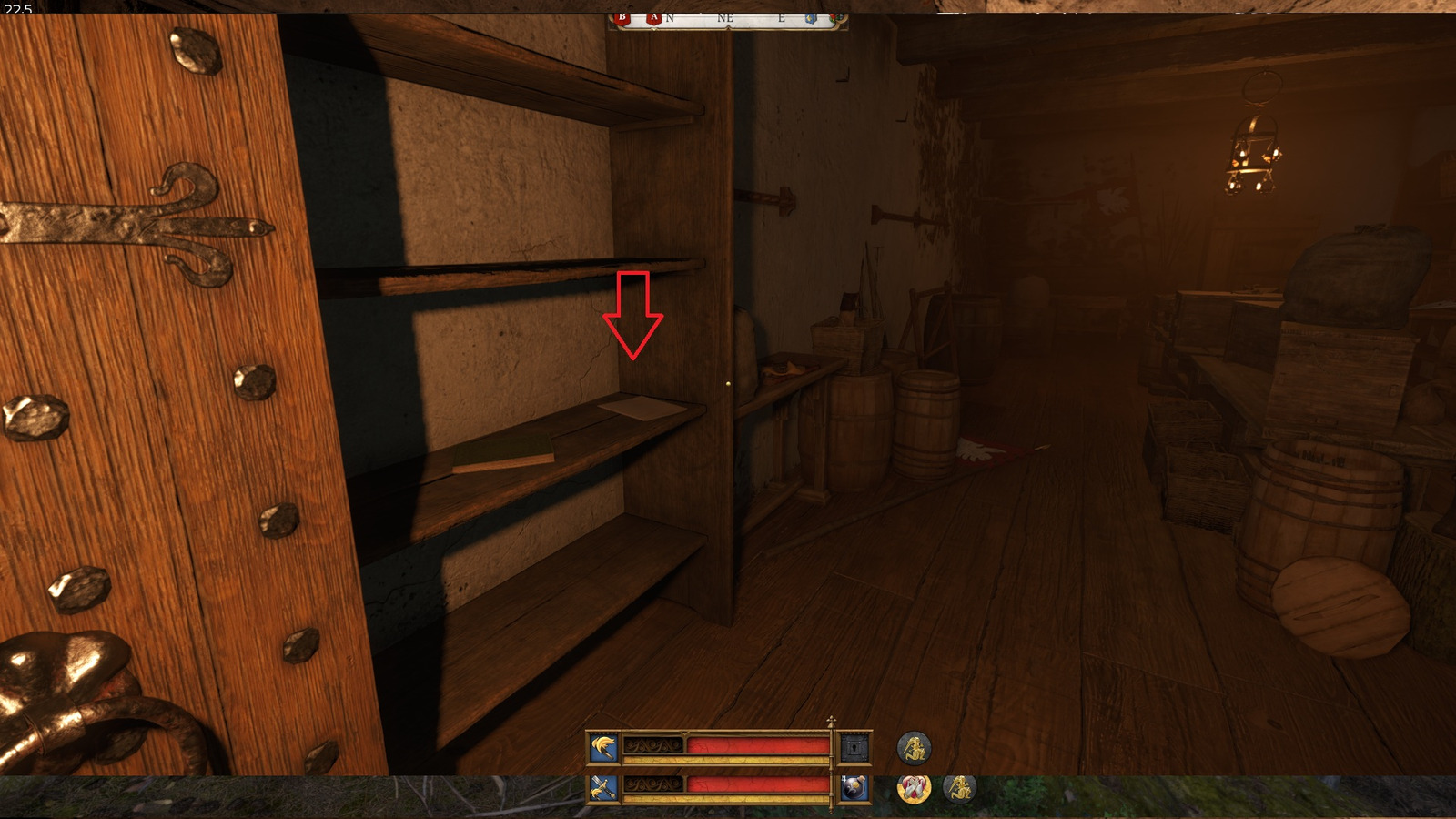The image size is (1456, 819).
Task: Click the red downward arrow annotation
Action: click(632, 314)
